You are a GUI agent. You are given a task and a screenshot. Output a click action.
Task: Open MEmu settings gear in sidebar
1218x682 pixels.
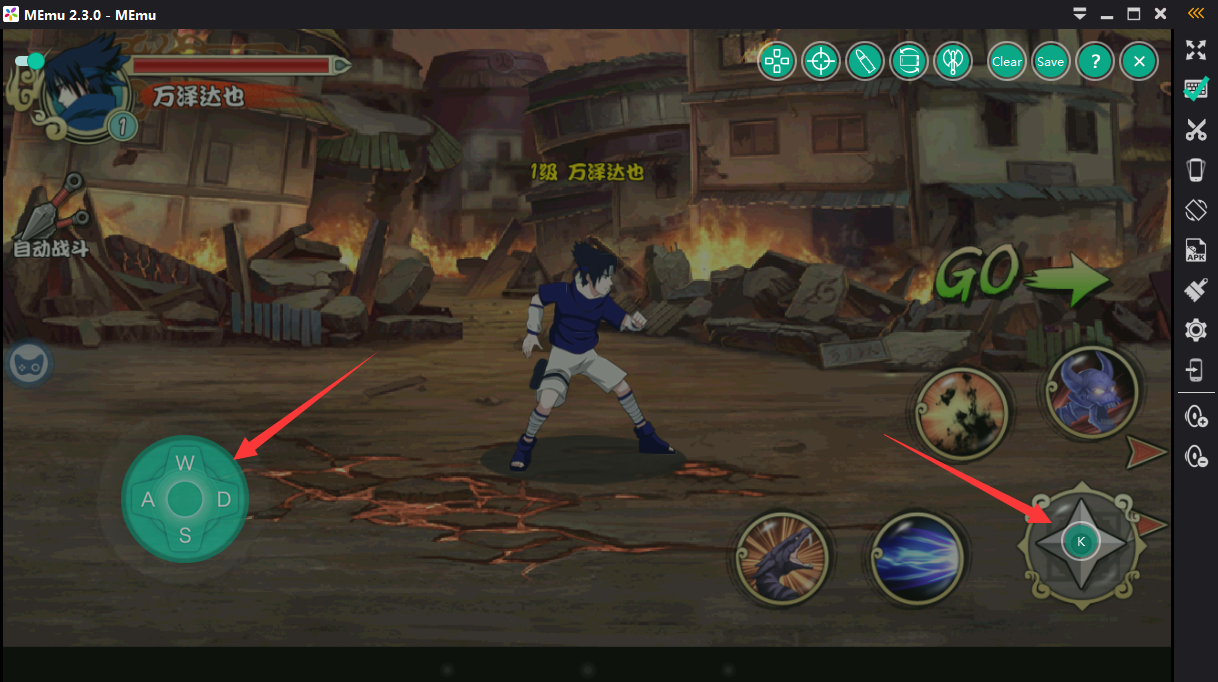1195,330
